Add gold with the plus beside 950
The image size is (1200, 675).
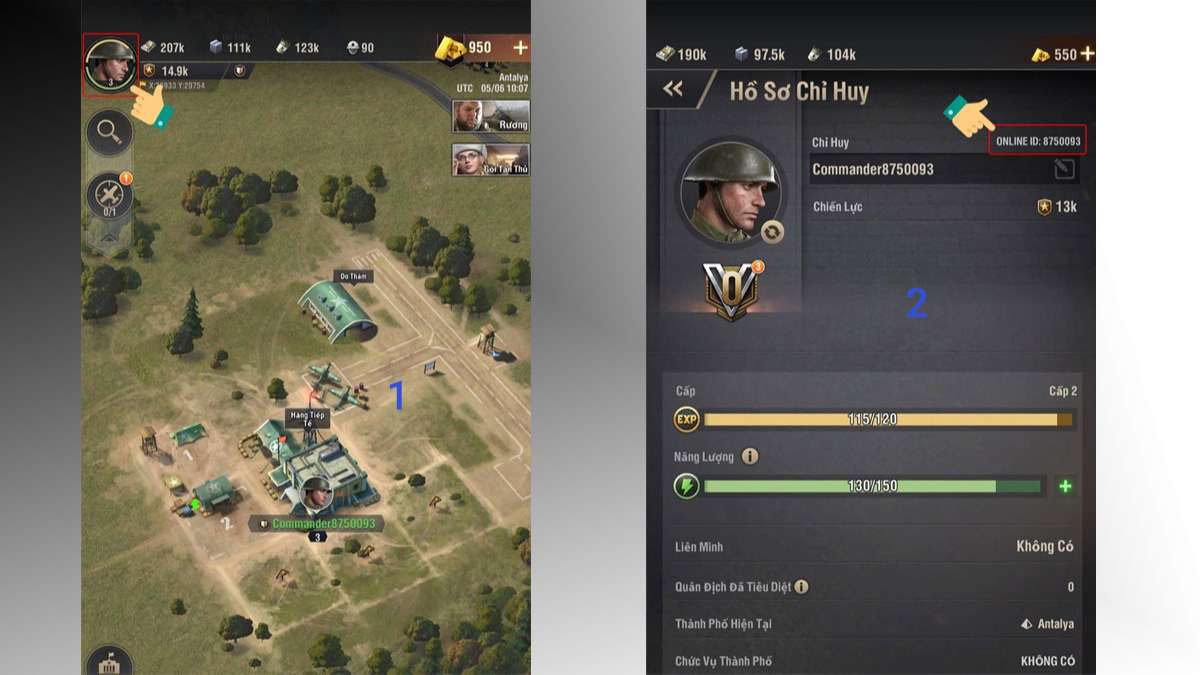click(x=519, y=48)
